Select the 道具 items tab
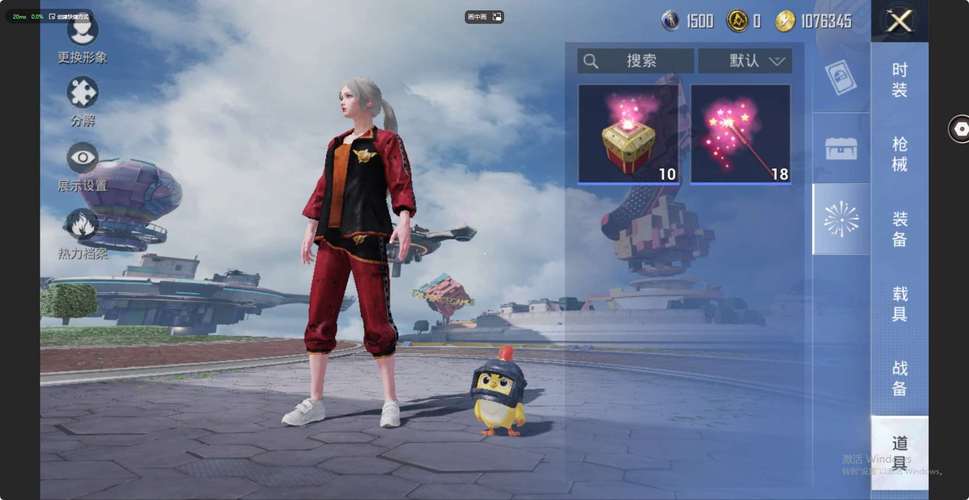 coord(899,452)
